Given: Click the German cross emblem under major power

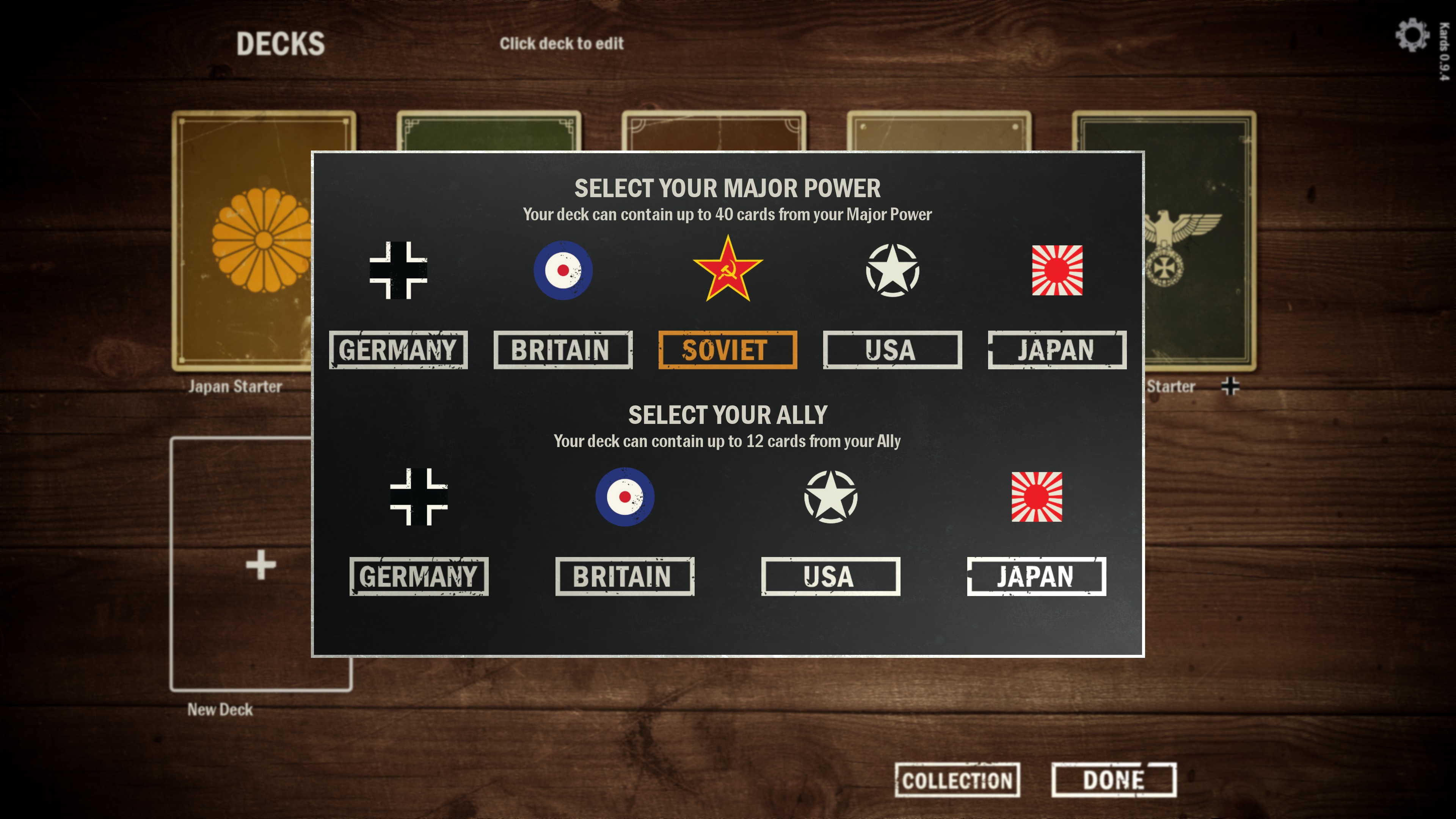Looking at the screenshot, I should (x=398, y=270).
